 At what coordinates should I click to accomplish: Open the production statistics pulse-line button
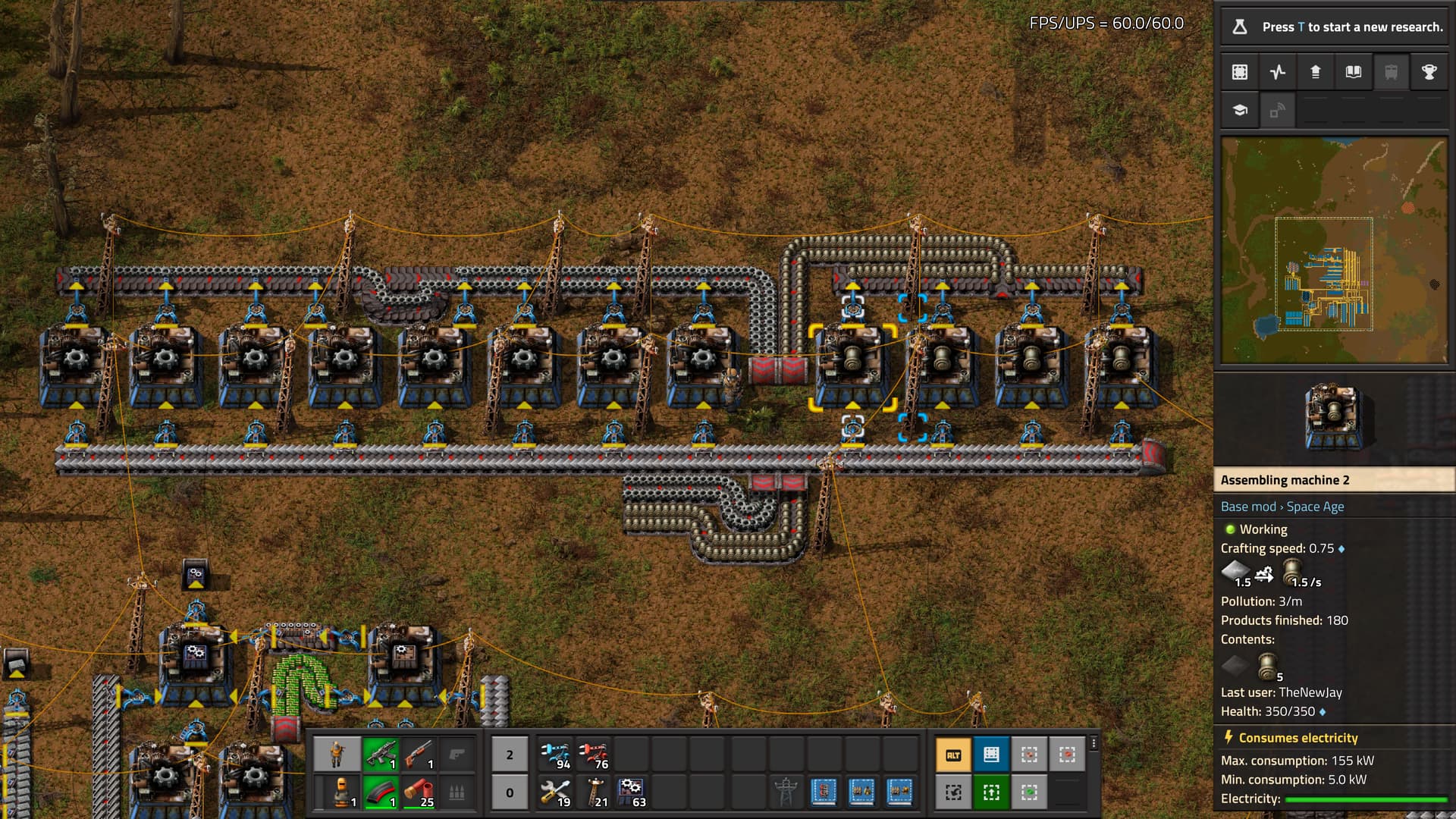point(1278,72)
